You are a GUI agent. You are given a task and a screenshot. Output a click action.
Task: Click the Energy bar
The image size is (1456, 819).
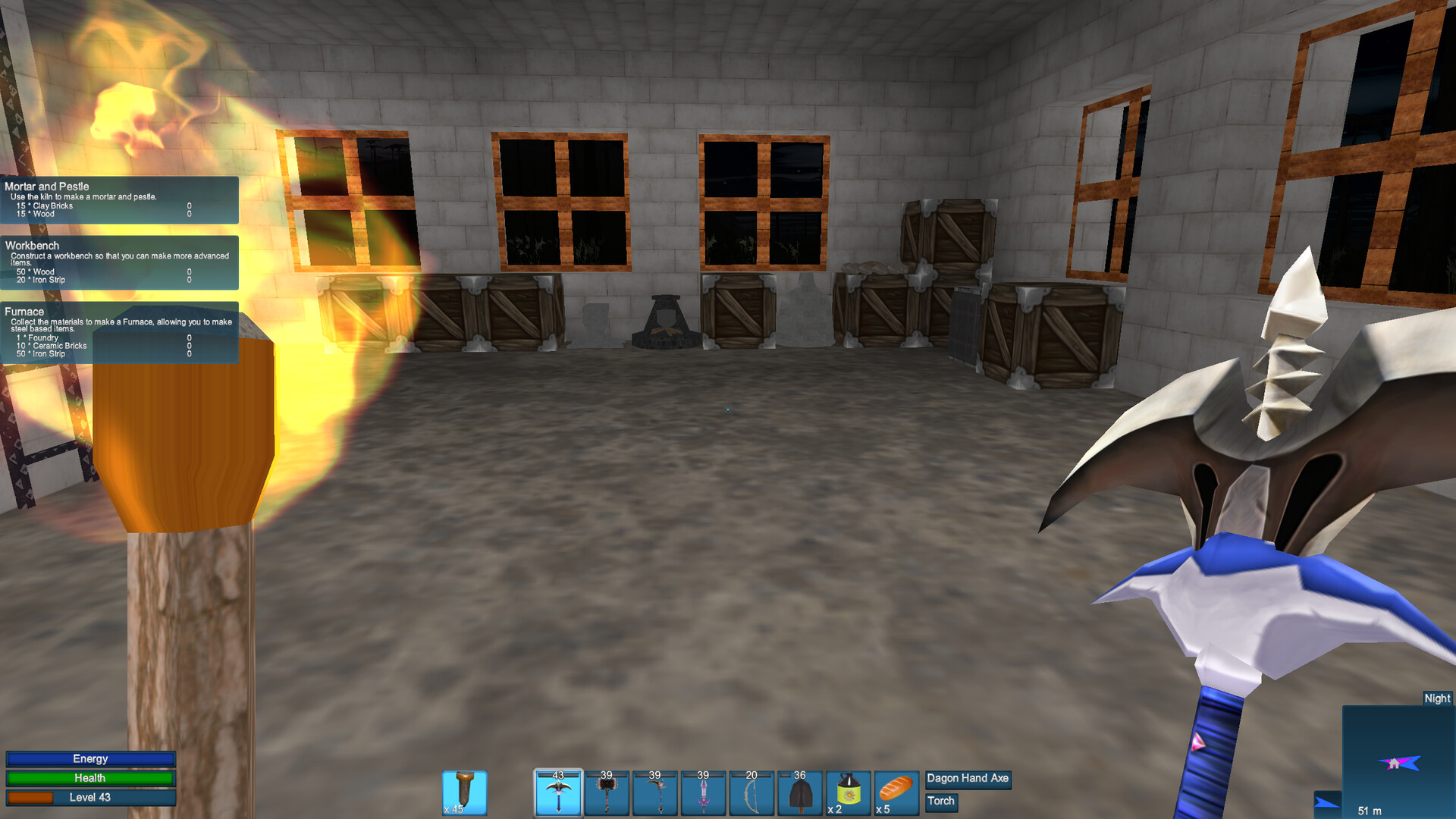pyautogui.click(x=91, y=758)
